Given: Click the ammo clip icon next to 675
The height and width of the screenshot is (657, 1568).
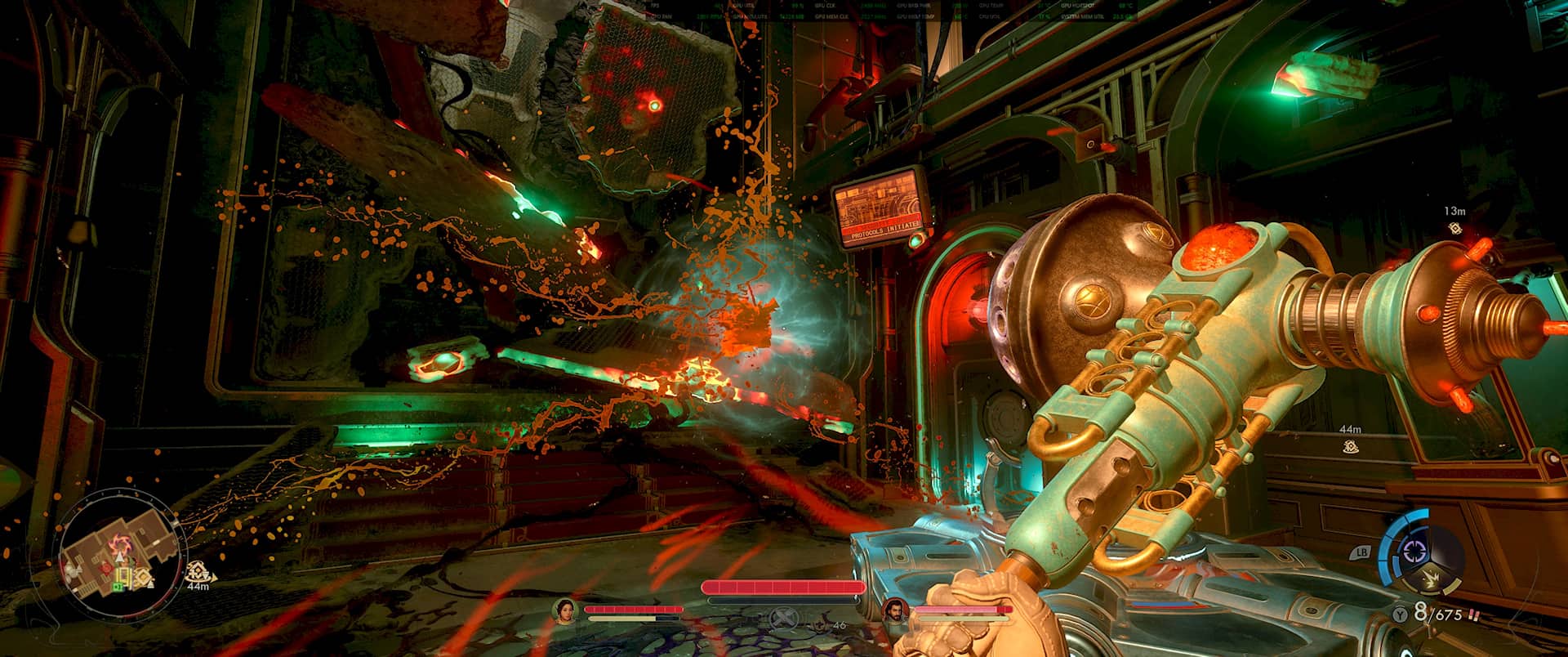Looking at the screenshot, I should tap(1474, 614).
